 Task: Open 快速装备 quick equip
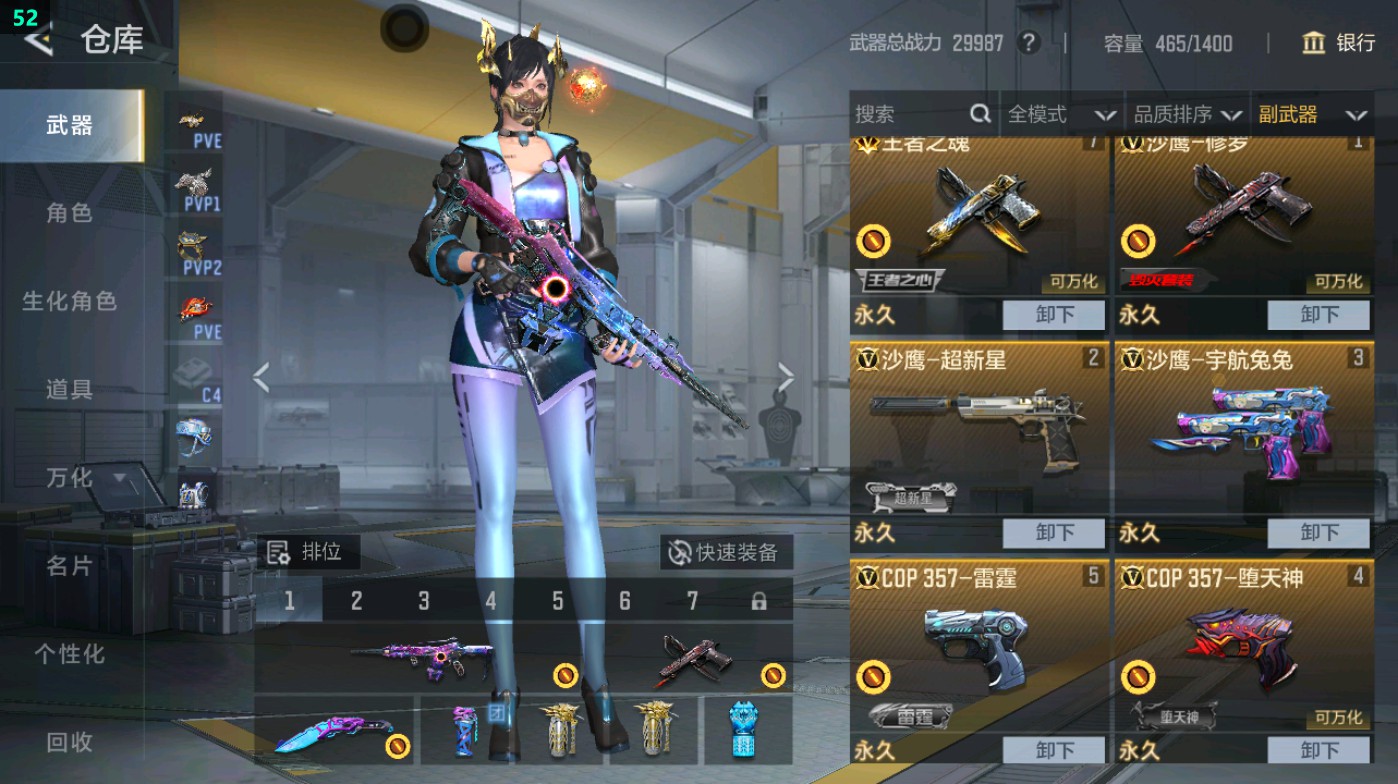(726, 552)
